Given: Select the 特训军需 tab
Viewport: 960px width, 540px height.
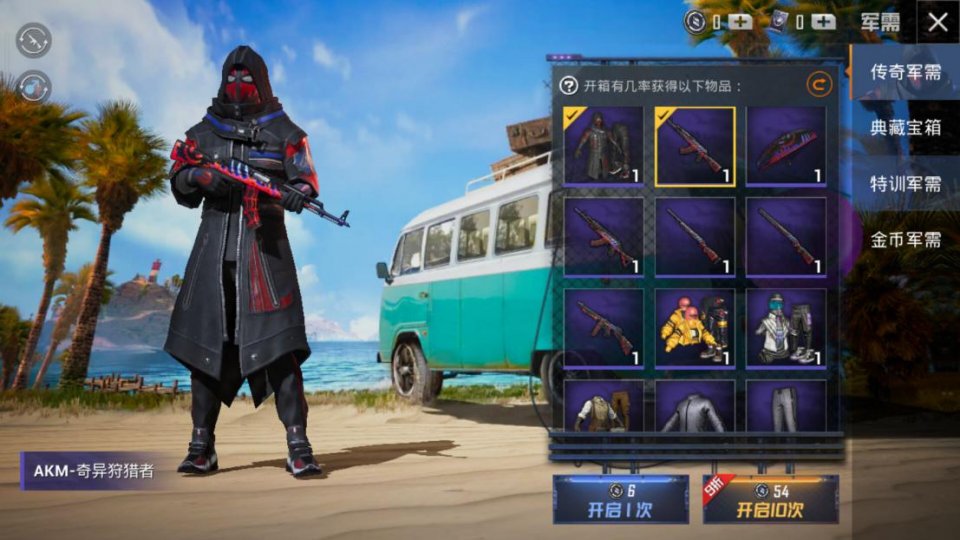Looking at the screenshot, I should [905, 184].
